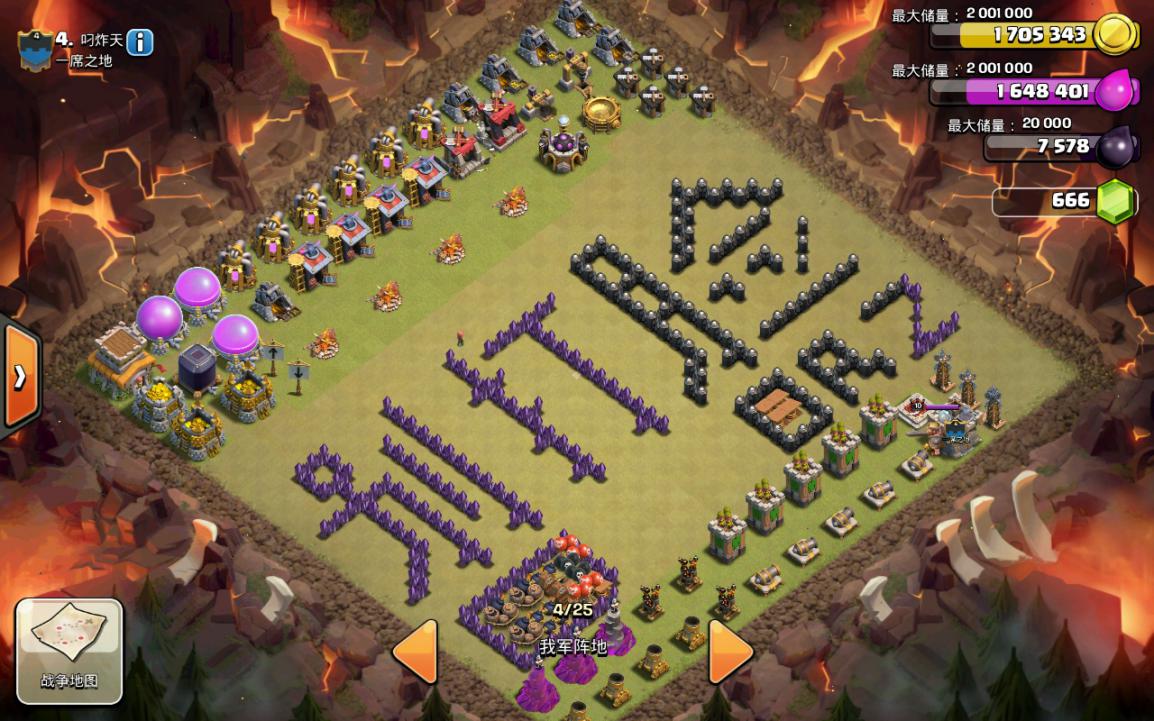The width and height of the screenshot is (1154, 721).
Task: Open the war map (战争地图)
Action: [69, 651]
